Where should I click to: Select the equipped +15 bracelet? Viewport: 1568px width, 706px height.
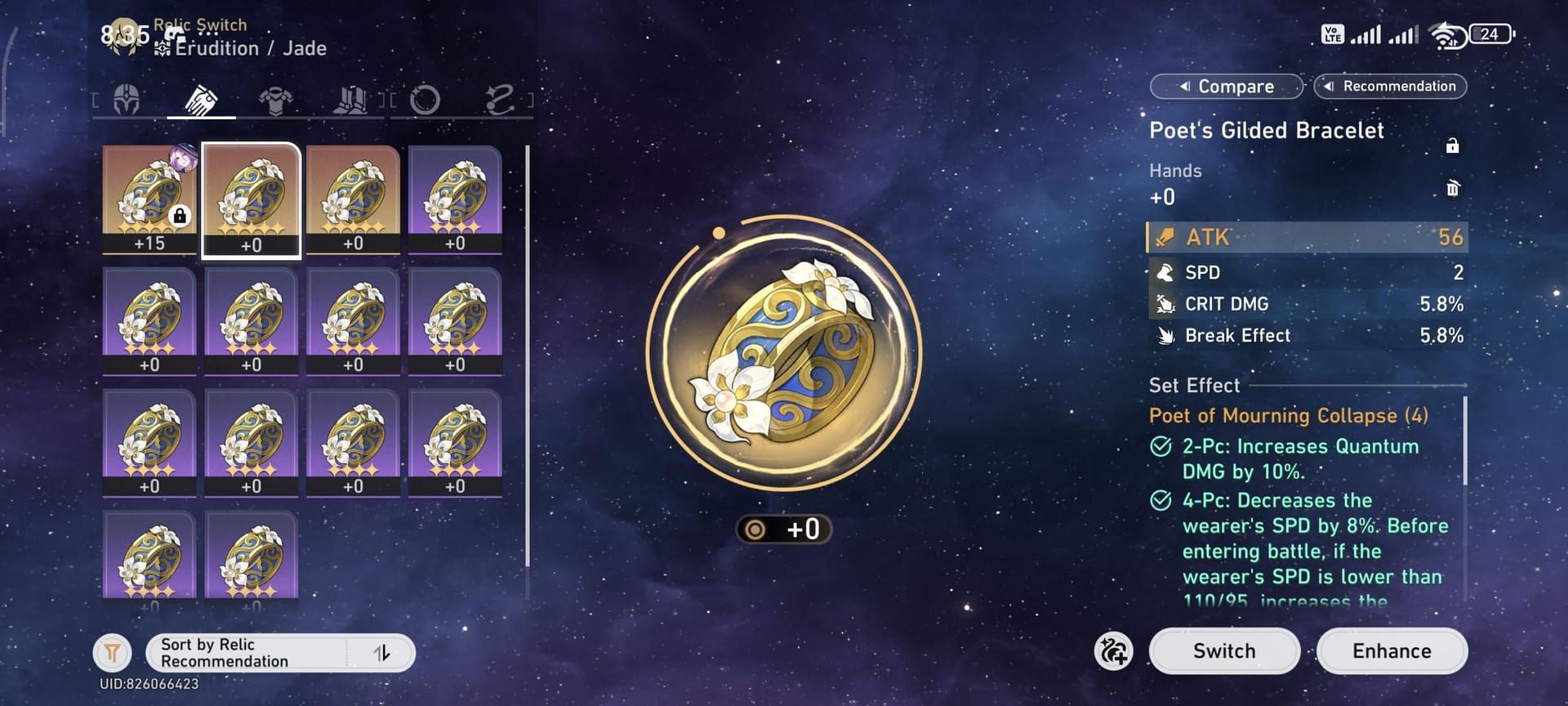point(149,199)
